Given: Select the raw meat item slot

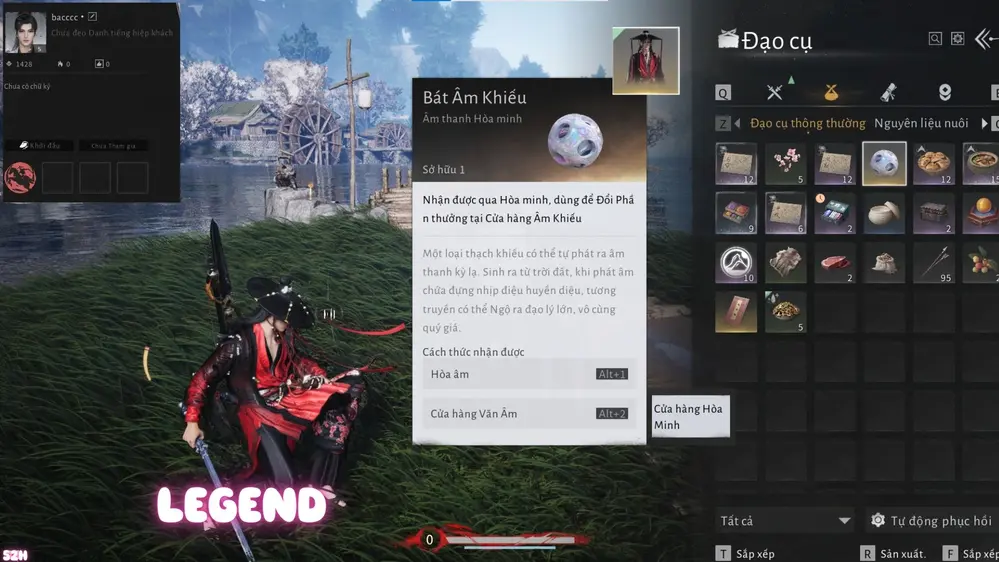Looking at the screenshot, I should pos(835,263).
